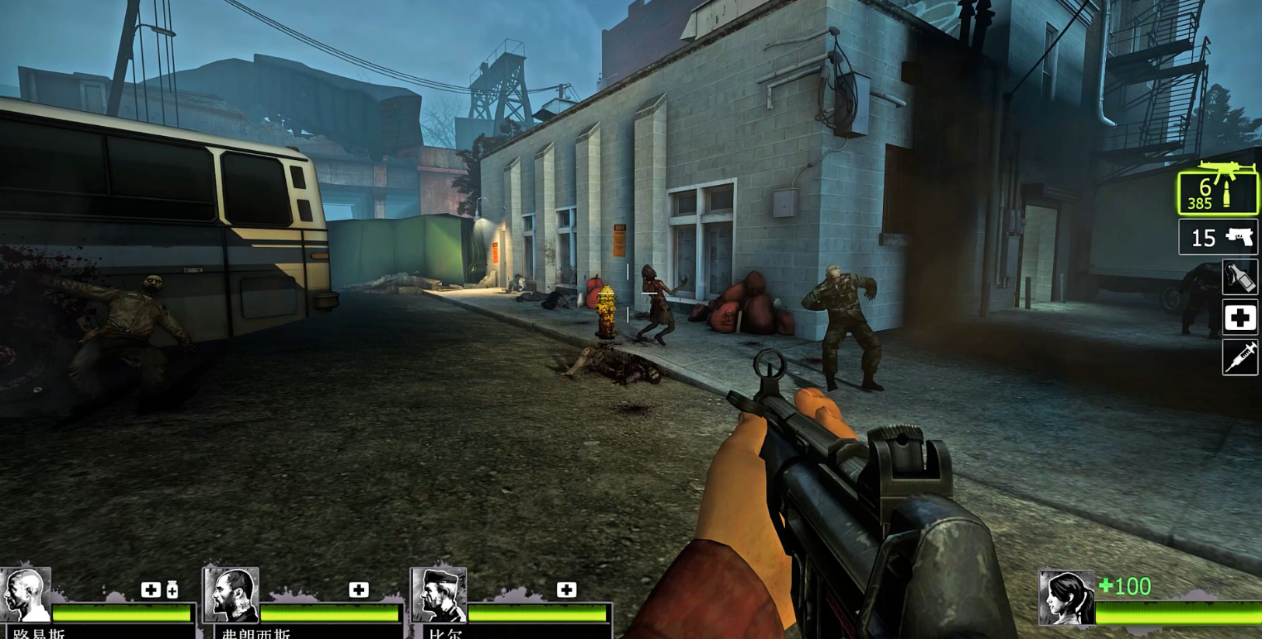Click the female player's own portrait
Viewport: 1262px width, 639px height.
(1065, 598)
